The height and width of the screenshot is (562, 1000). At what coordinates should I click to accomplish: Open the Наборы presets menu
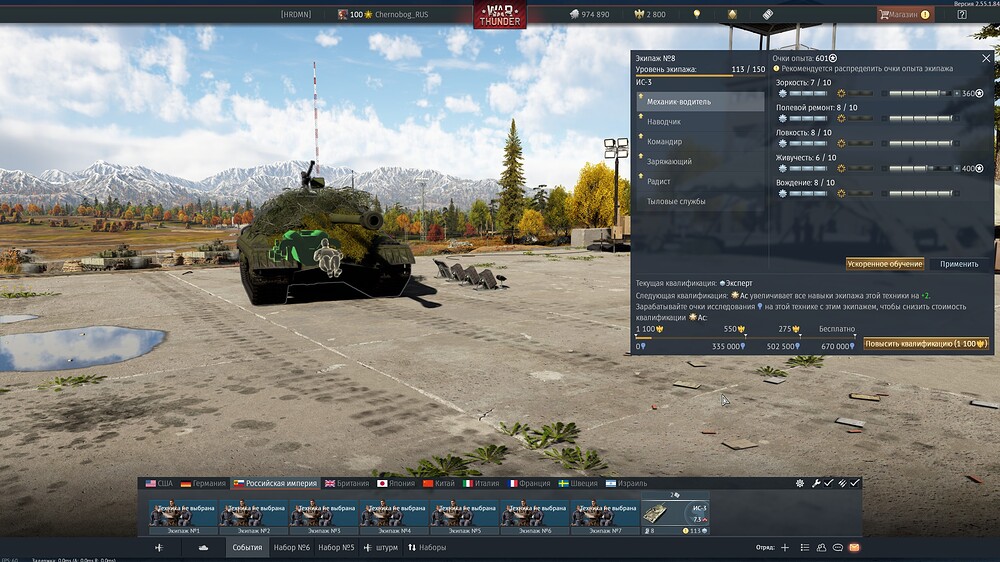pyautogui.click(x=427, y=548)
